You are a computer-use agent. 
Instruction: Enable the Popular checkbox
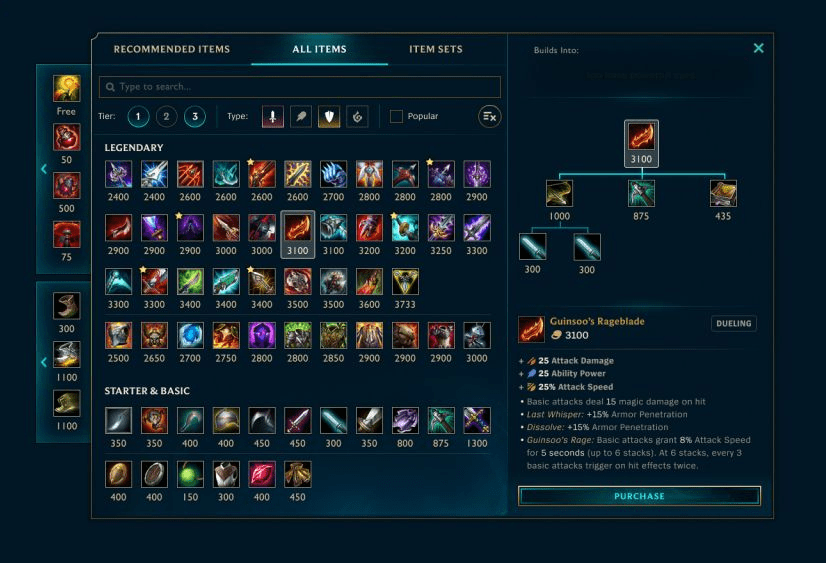pyautogui.click(x=396, y=117)
